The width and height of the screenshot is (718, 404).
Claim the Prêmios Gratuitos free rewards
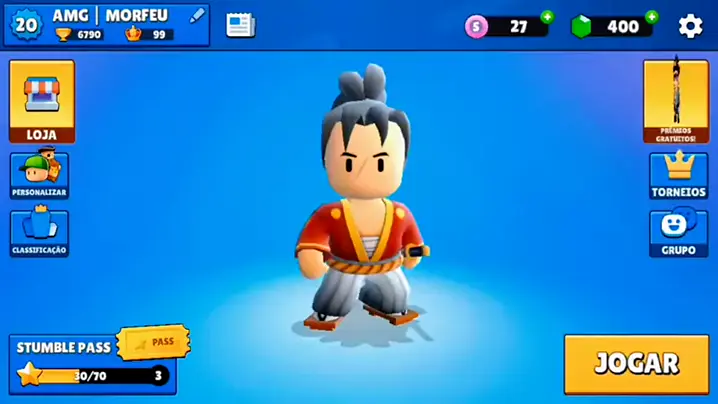676,101
